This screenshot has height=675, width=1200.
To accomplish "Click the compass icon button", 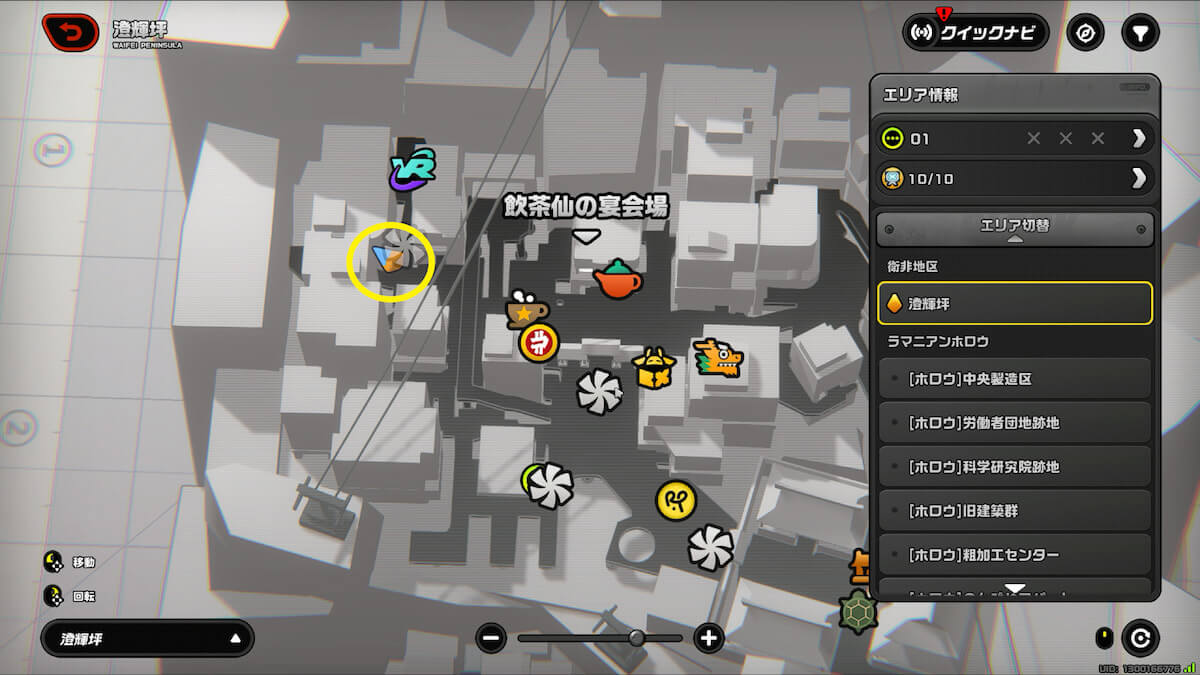I will click(x=1085, y=33).
